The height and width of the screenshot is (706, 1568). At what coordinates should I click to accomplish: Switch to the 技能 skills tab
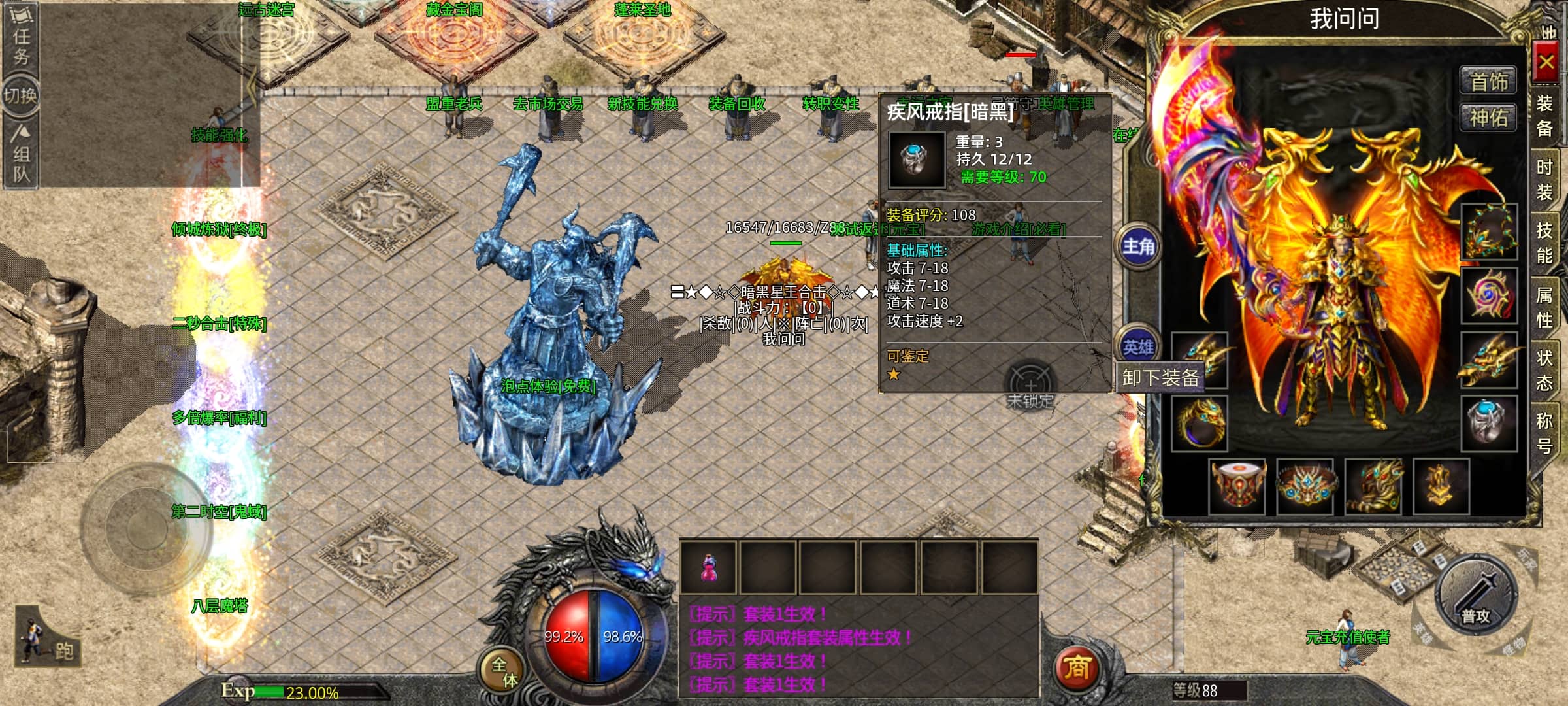pyautogui.click(x=1544, y=242)
